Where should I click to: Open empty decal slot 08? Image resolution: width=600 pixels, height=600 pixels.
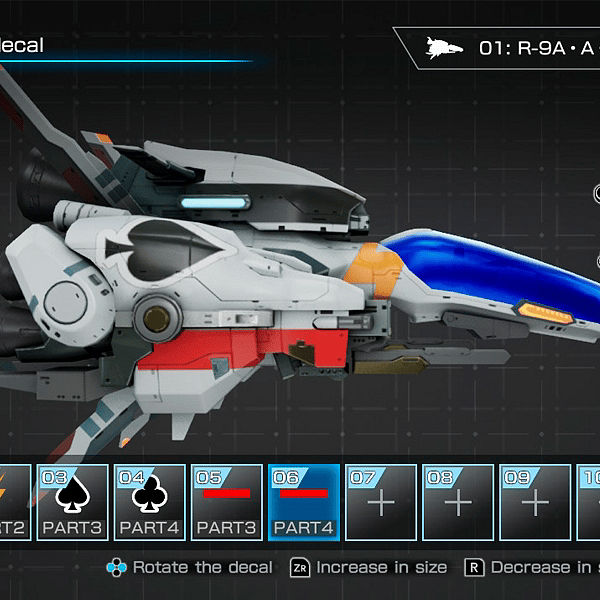(457, 502)
